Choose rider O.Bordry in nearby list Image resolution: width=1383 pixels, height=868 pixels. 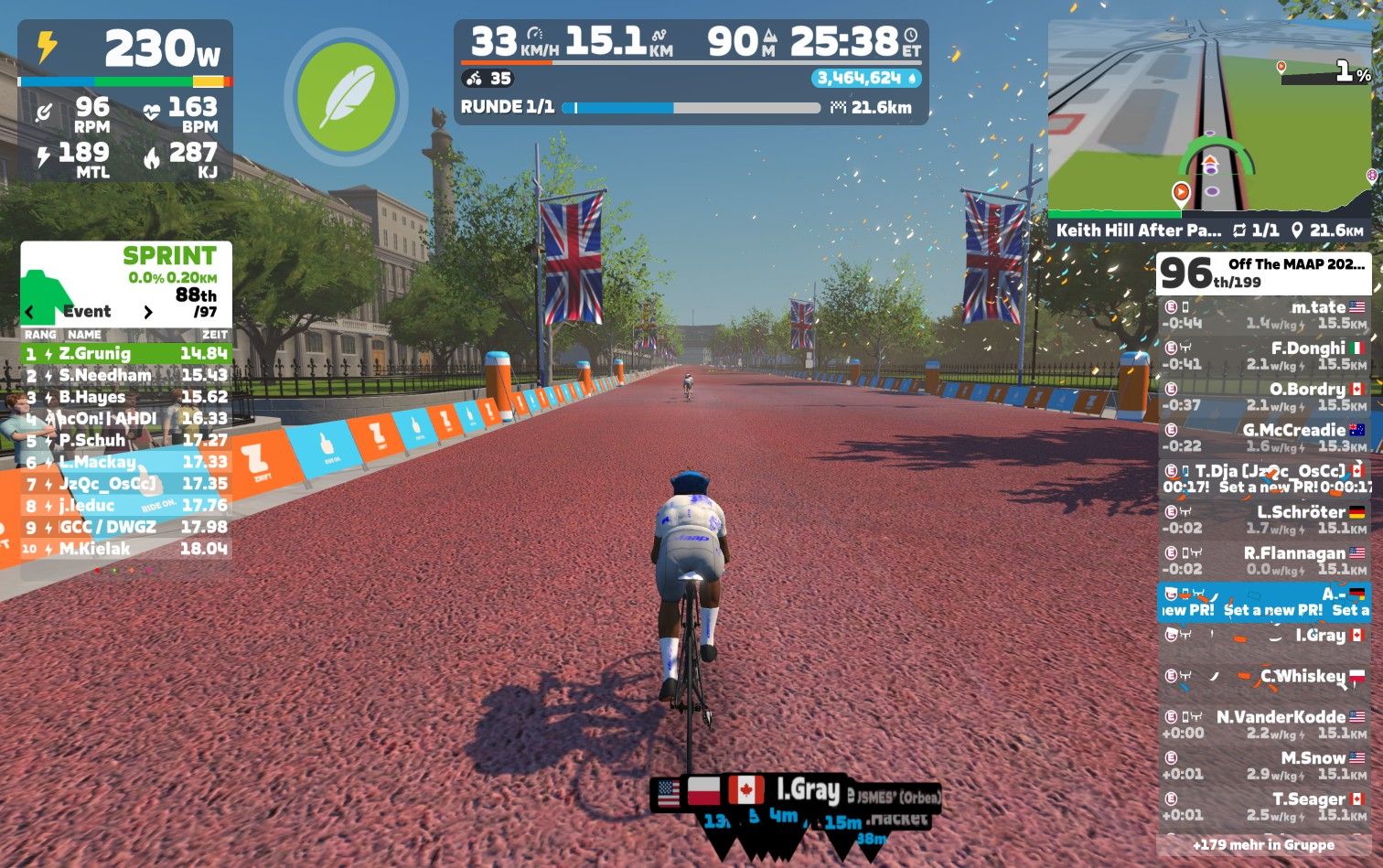tap(1264, 396)
